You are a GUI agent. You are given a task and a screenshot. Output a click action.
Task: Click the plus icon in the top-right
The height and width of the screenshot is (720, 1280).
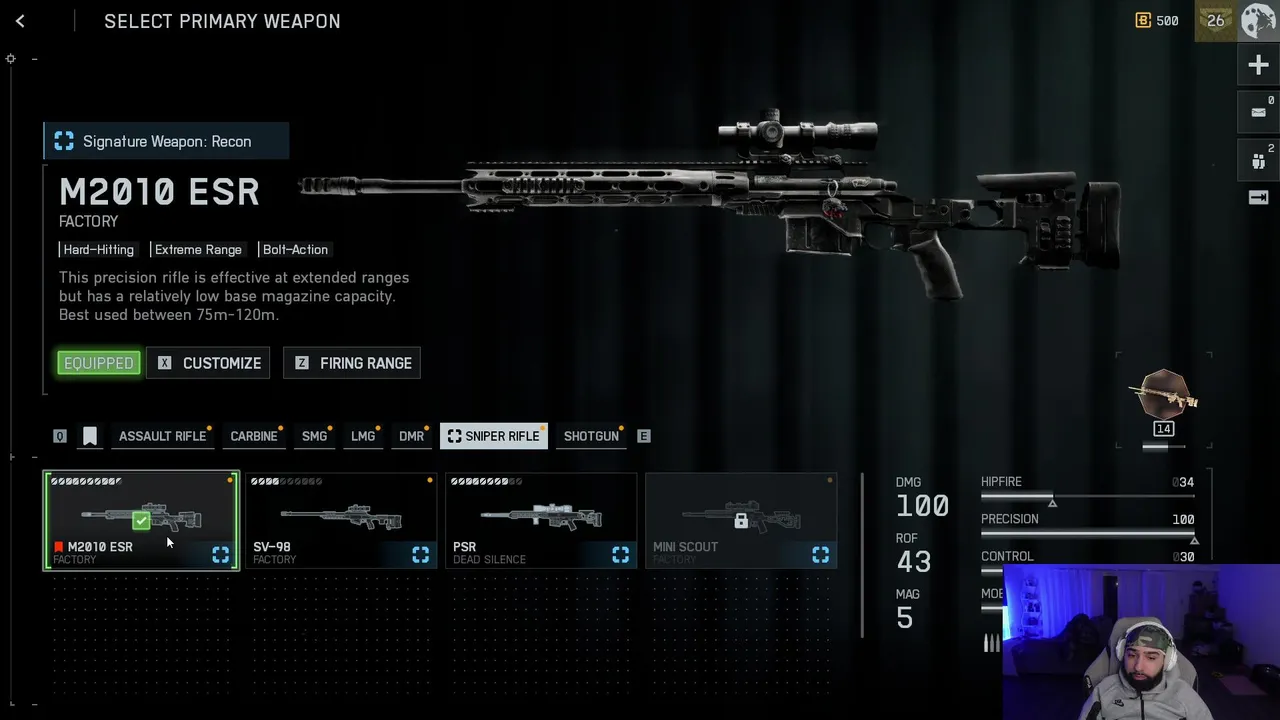1258,66
